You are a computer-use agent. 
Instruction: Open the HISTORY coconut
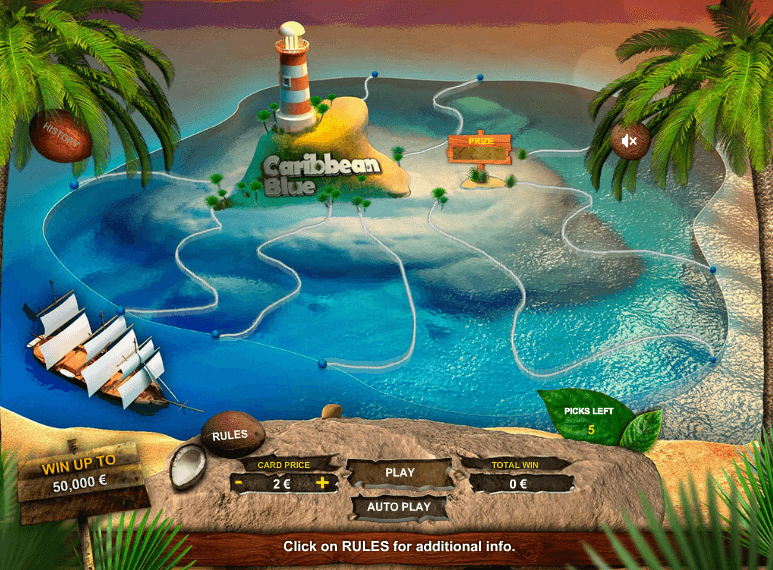[60, 137]
